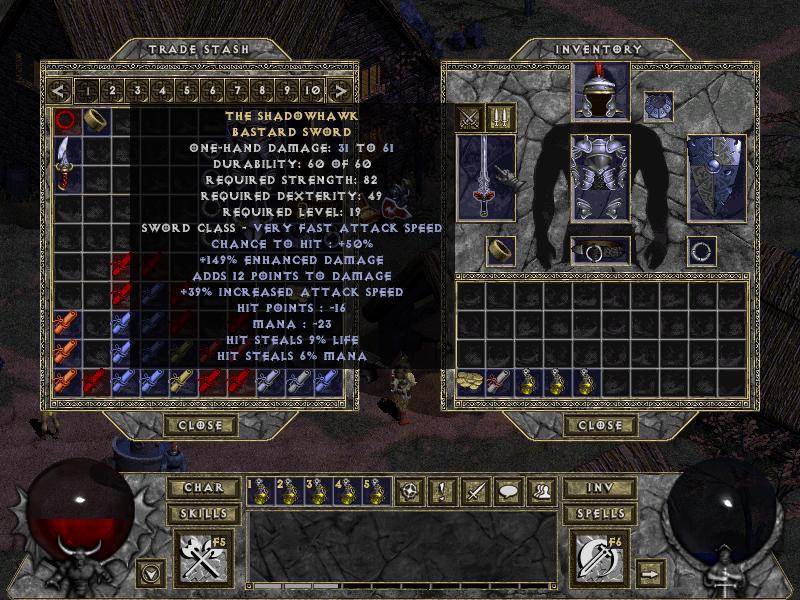This screenshot has height=600, width=800.
Task: Select the equipped plumed helmet
Action: (600, 92)
